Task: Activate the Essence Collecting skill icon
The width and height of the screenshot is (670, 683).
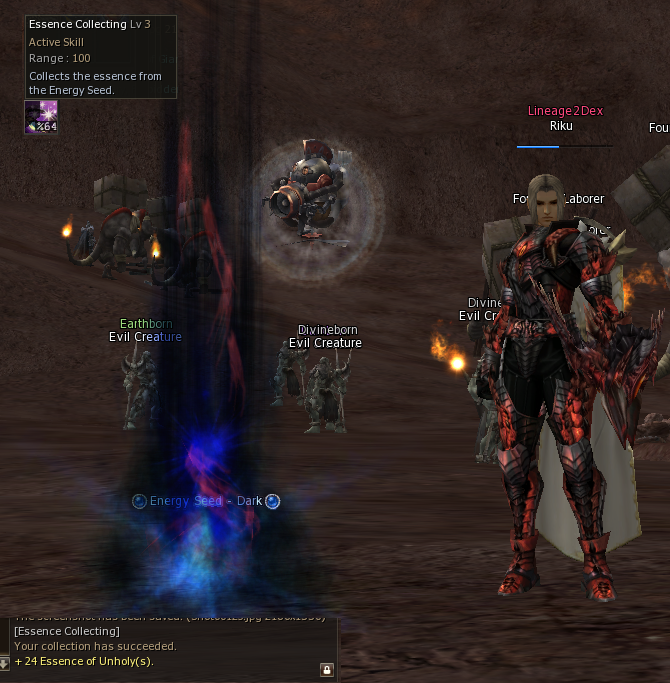Action: tap(41, 117)
